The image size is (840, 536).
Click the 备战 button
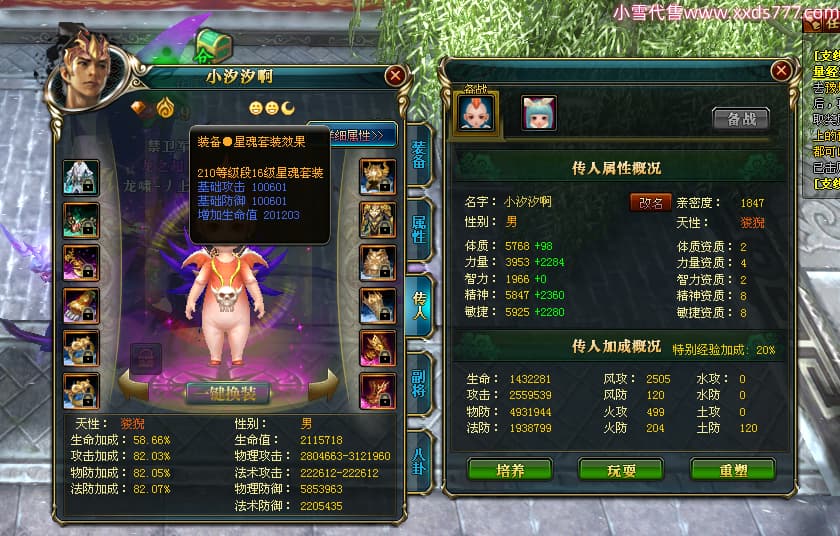click(x=741, y=118)
